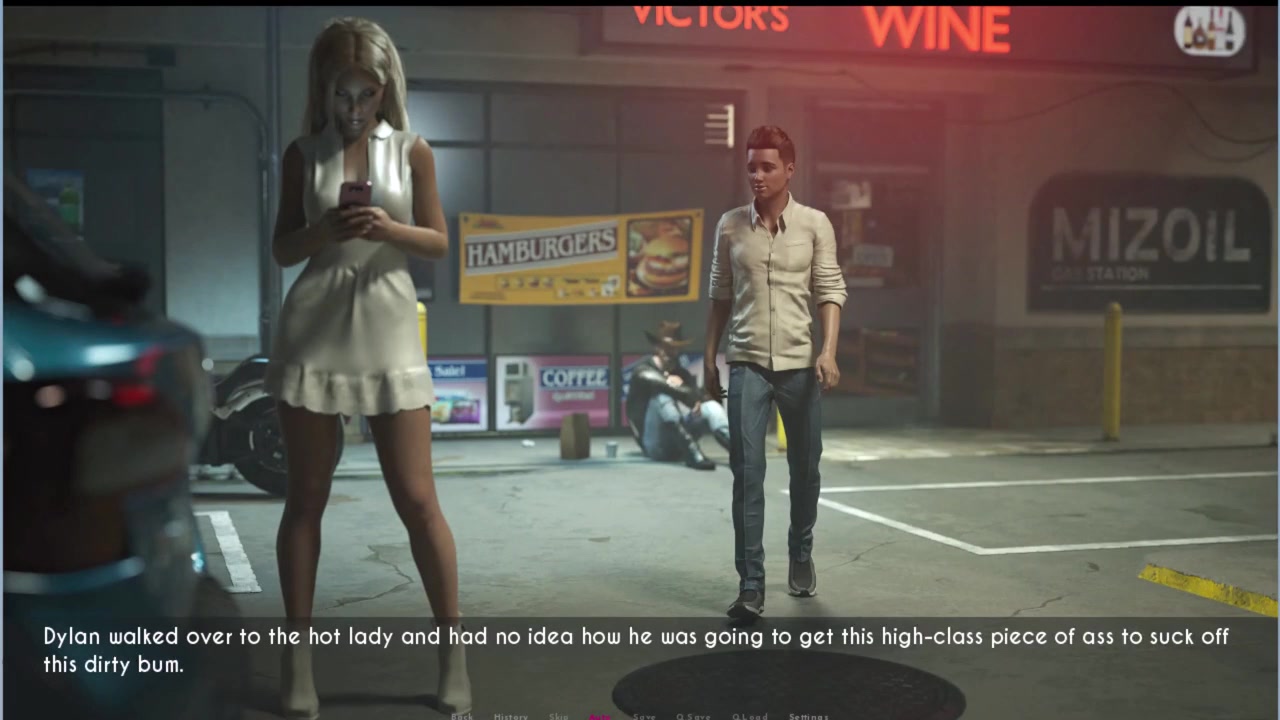1280x720 pixels.
Task: Open the dialogue History log
Action: point(510,716)
